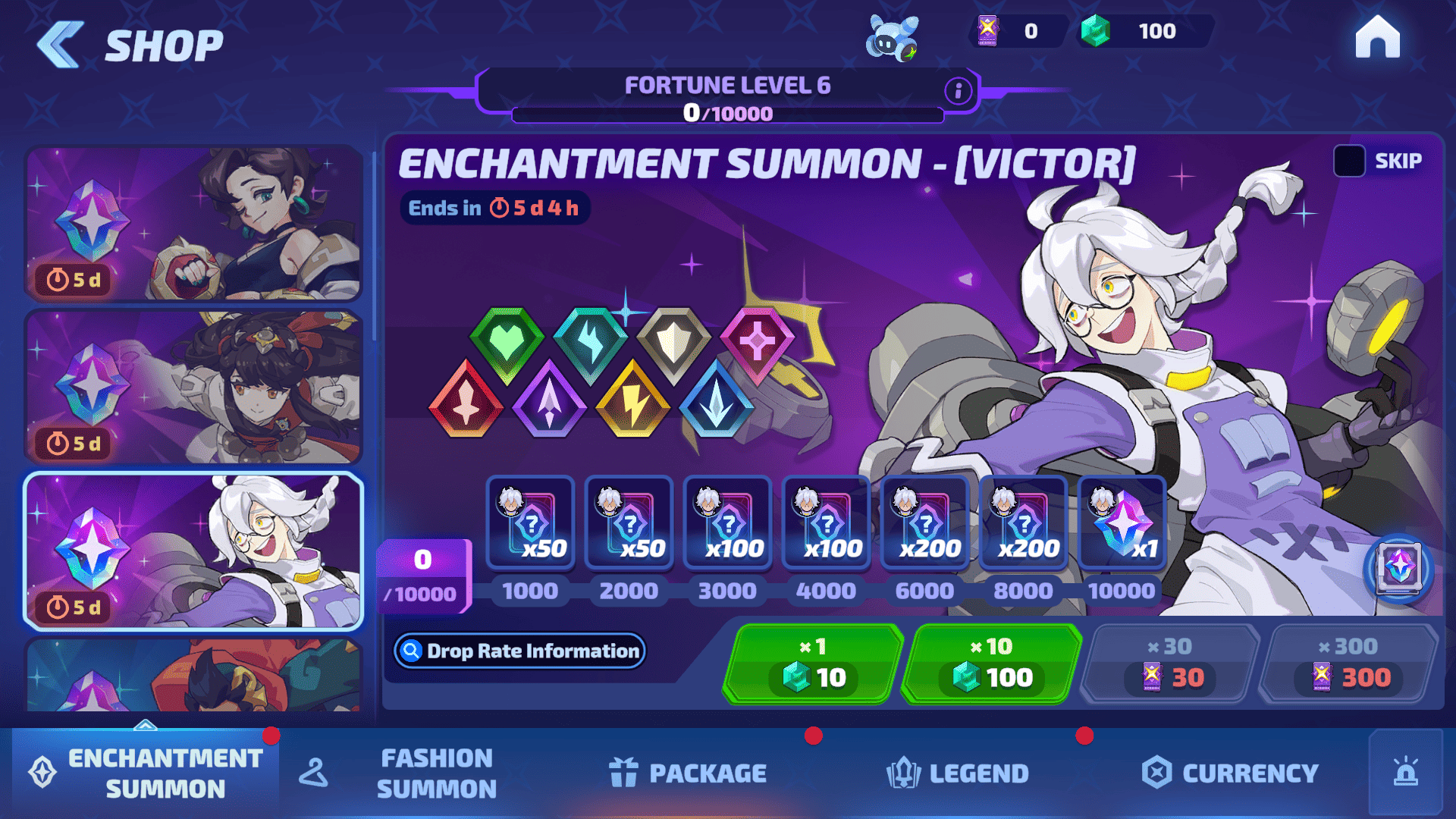Open the Currency tab
Viewport: 1456px width, 819px height.
[x=1230, y=773]
